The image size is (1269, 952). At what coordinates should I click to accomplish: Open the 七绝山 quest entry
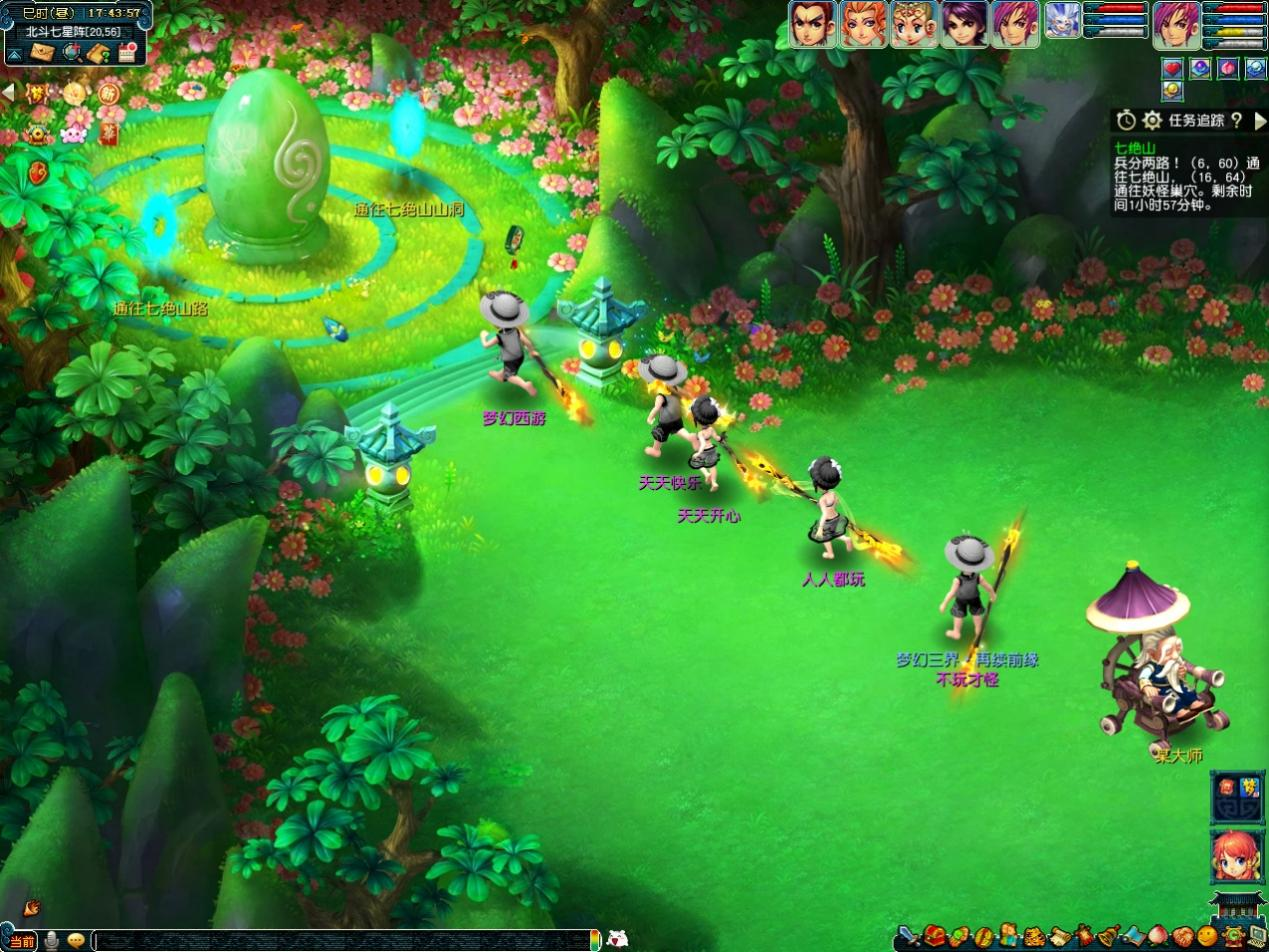pyautogui.click(x=1134, y=148)
